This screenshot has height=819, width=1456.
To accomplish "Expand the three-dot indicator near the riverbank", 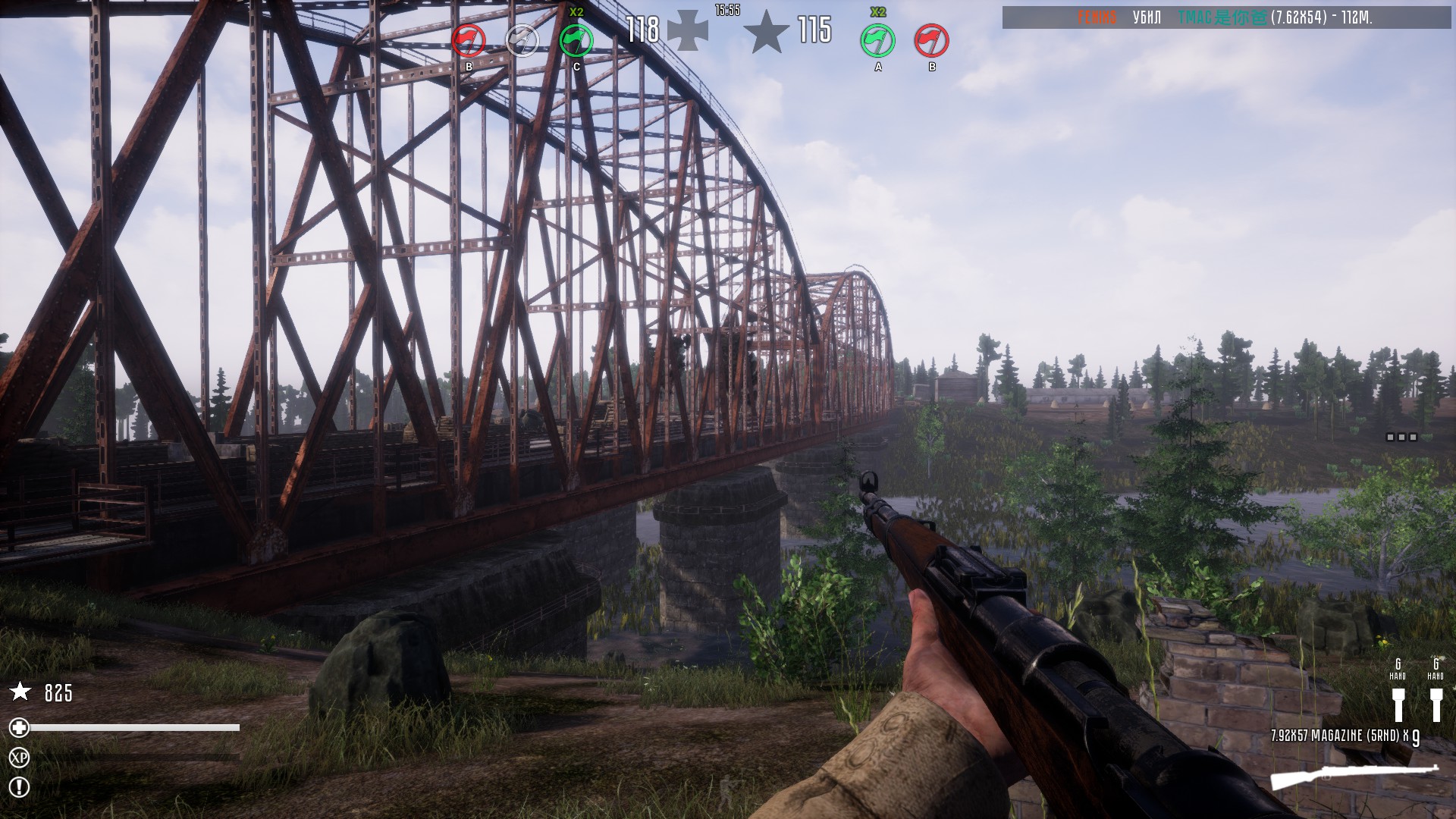I will [x=1401, y=435].
